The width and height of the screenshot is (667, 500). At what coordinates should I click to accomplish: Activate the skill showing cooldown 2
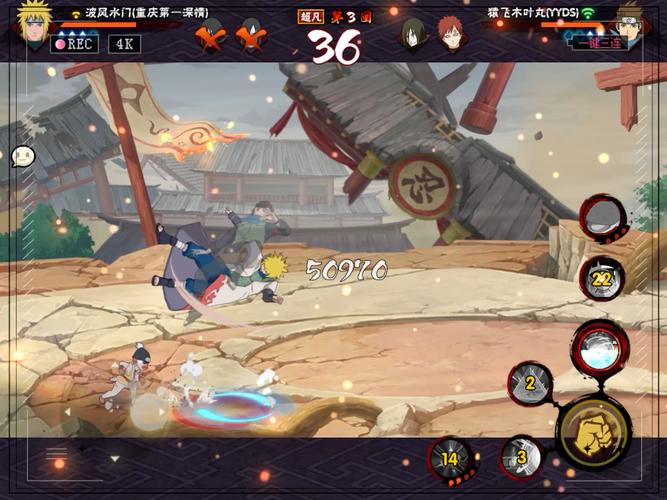click(530, 382)
